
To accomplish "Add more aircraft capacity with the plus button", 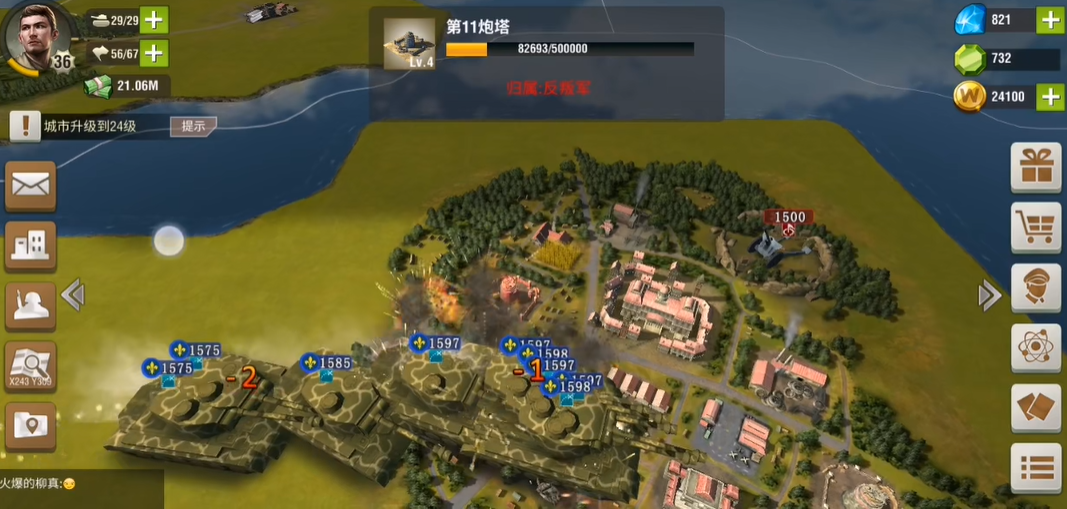I will pos(154,53).
